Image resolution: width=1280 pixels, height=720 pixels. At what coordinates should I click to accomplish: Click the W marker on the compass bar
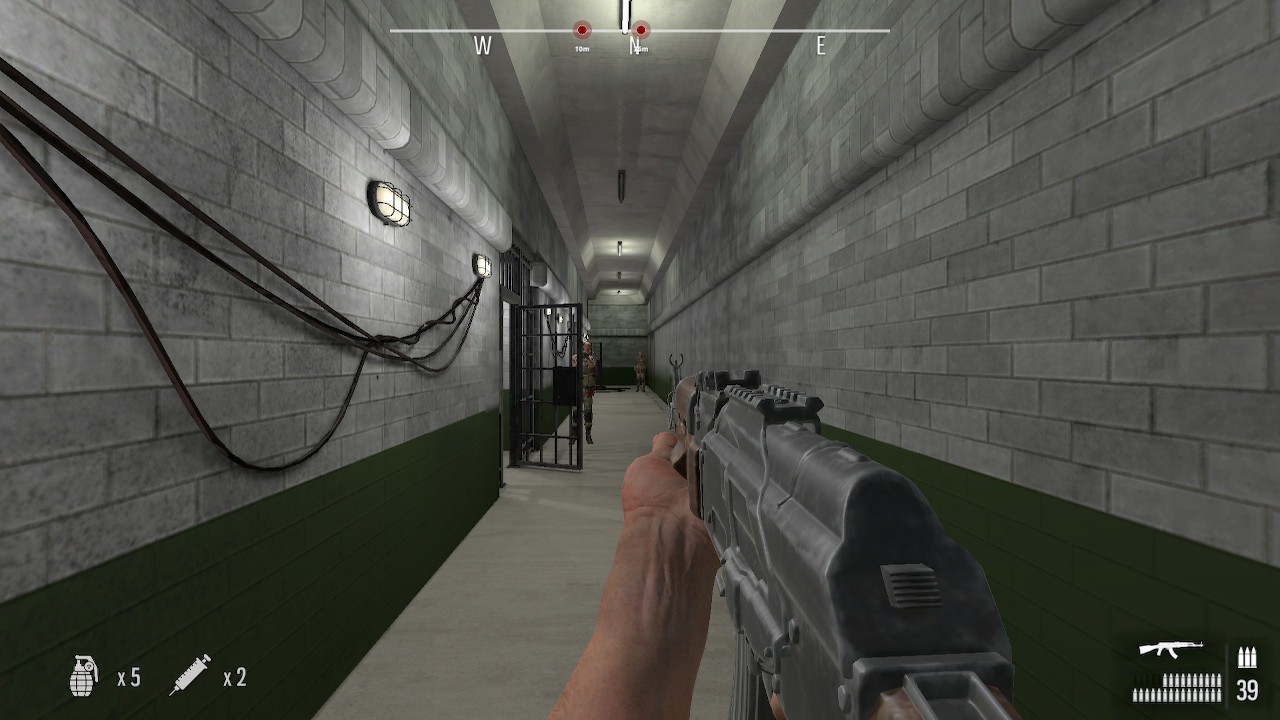pyautogui.click(x=483, y=44)
